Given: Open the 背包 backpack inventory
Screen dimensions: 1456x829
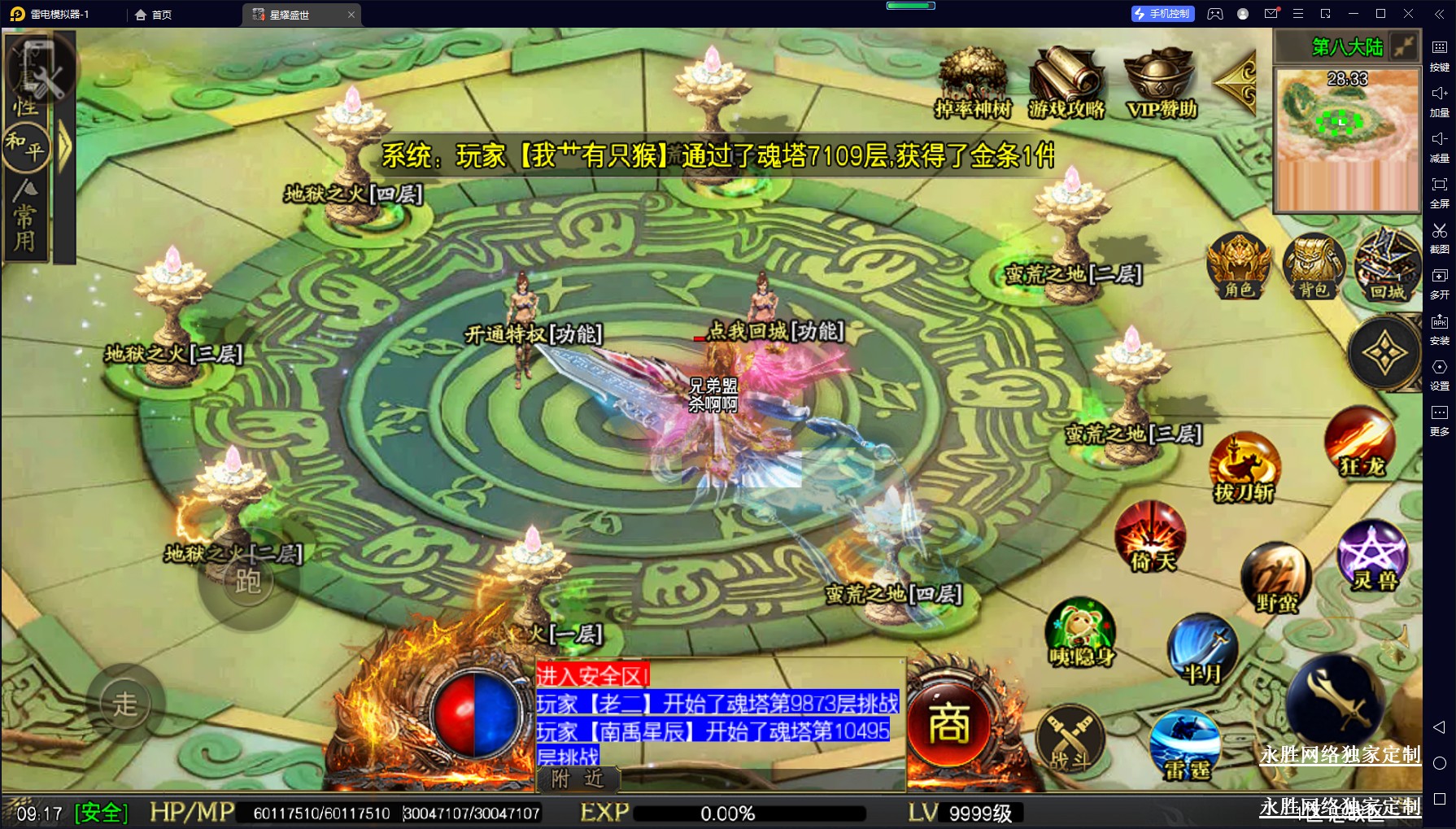Looking at the screenshot, I should (1313, 266).
